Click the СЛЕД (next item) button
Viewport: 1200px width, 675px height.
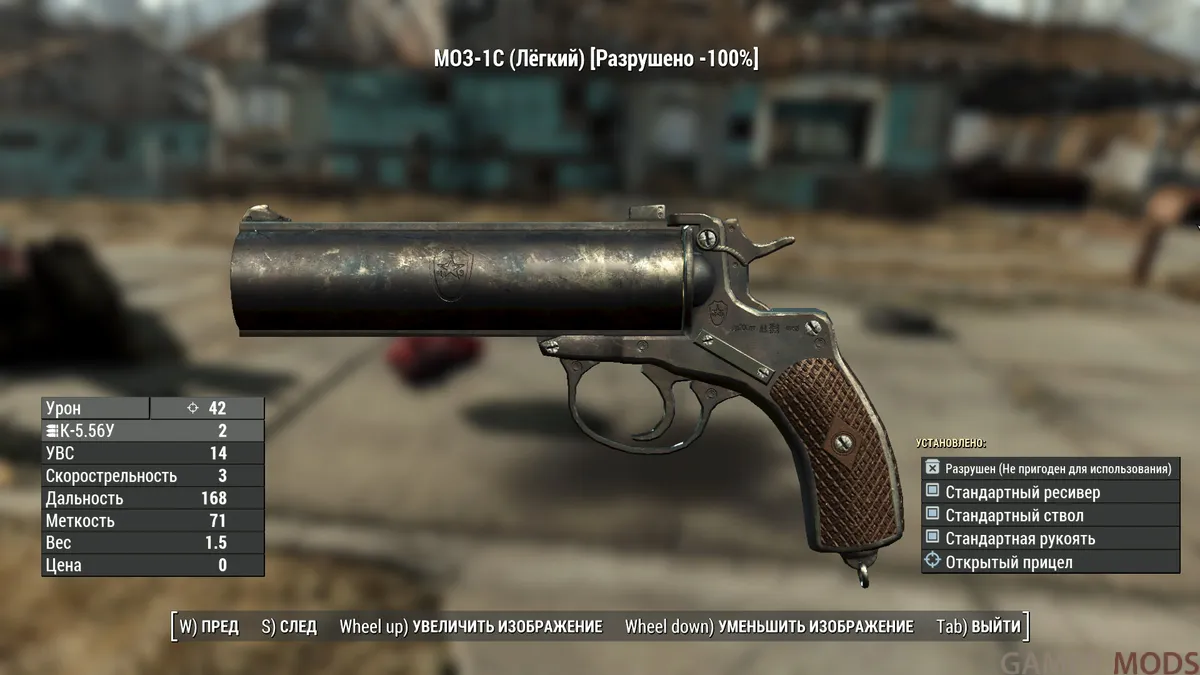pos(288,627)
